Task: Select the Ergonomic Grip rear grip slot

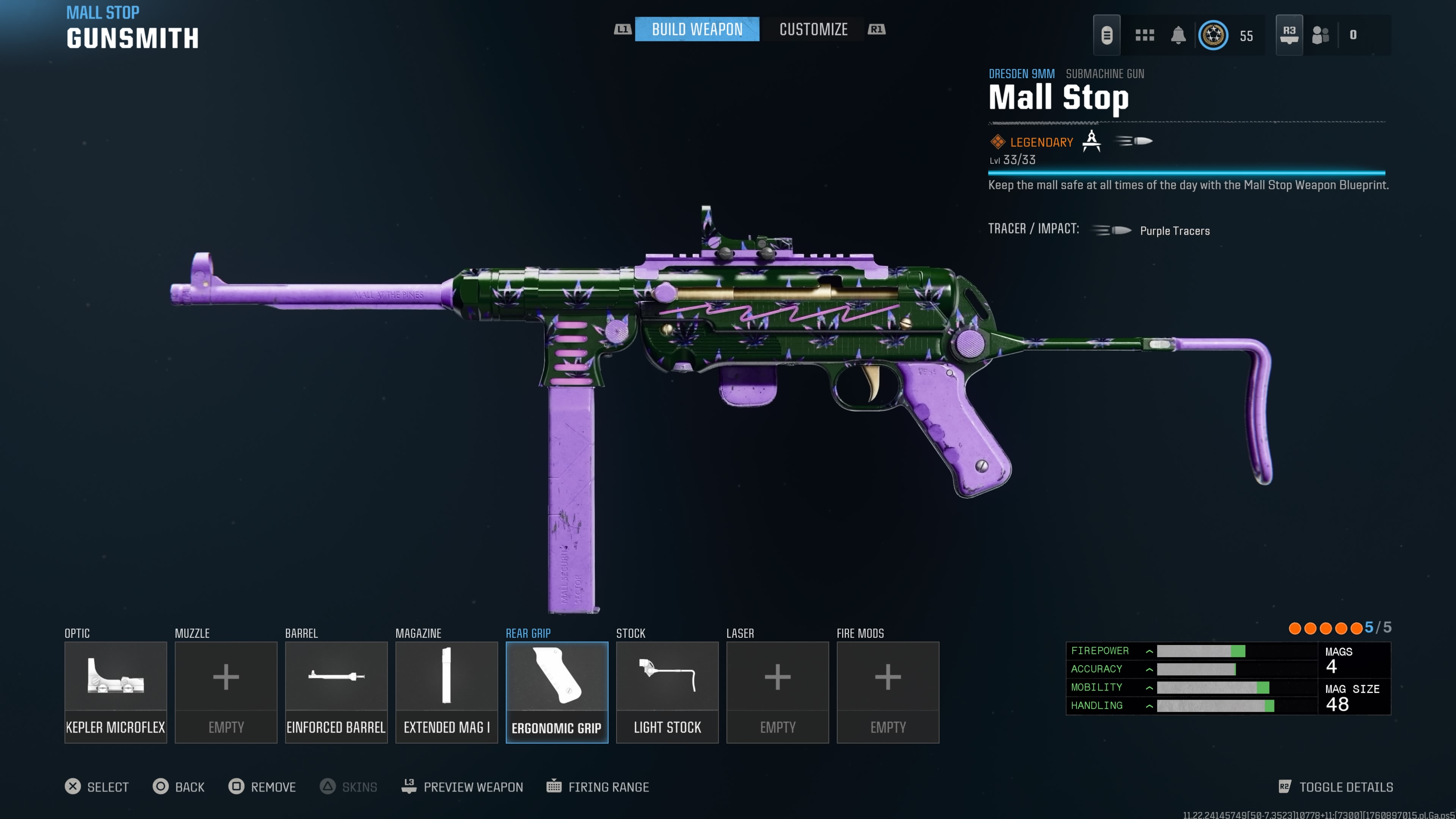Action: (x=556, y=691)
